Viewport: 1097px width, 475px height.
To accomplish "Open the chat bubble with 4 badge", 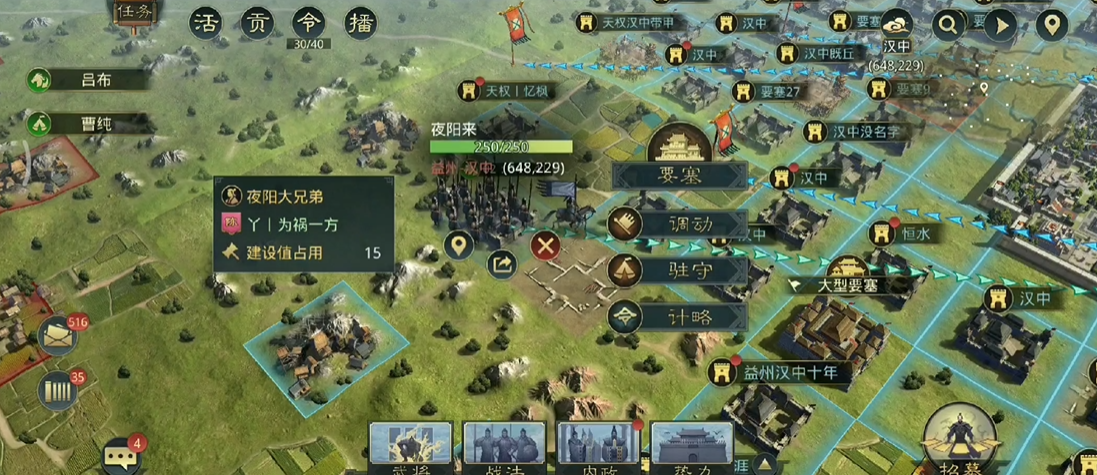I will pos(123,455).
